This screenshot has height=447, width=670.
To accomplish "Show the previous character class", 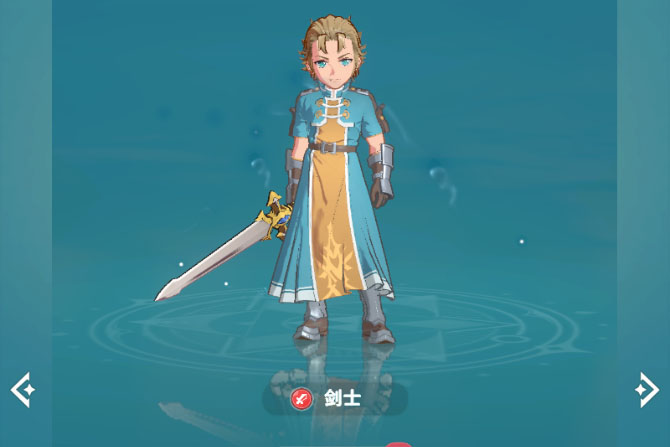I will (x=23, y=389).
